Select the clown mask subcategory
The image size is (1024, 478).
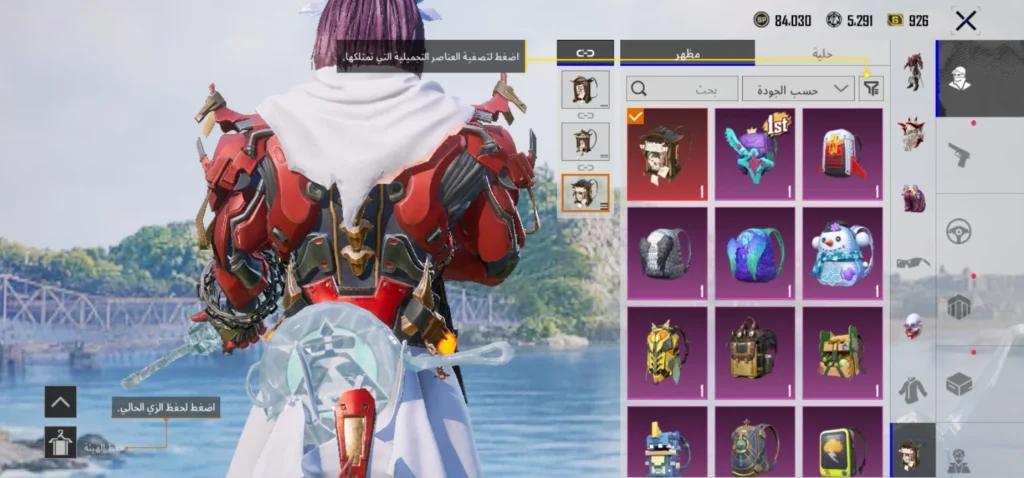click(912, 325)
